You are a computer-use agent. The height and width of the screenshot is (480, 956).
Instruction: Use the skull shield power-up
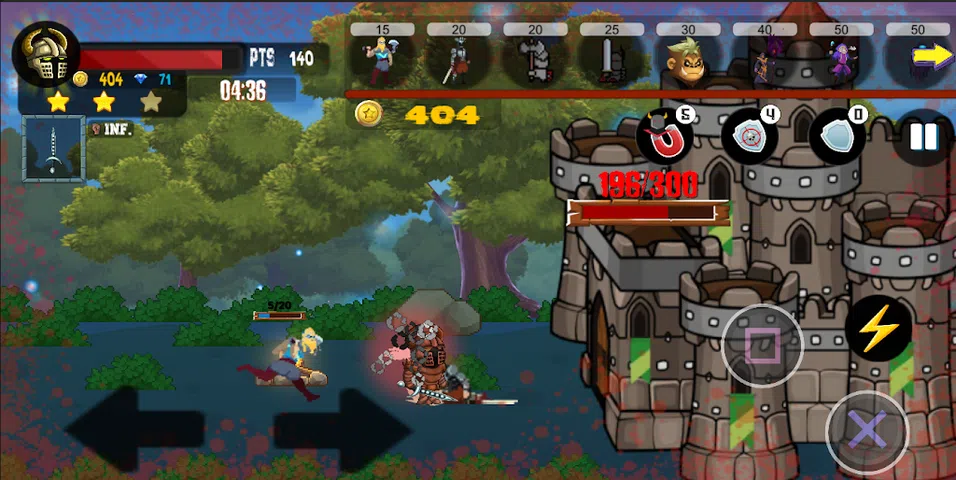[x=750, y=136]
